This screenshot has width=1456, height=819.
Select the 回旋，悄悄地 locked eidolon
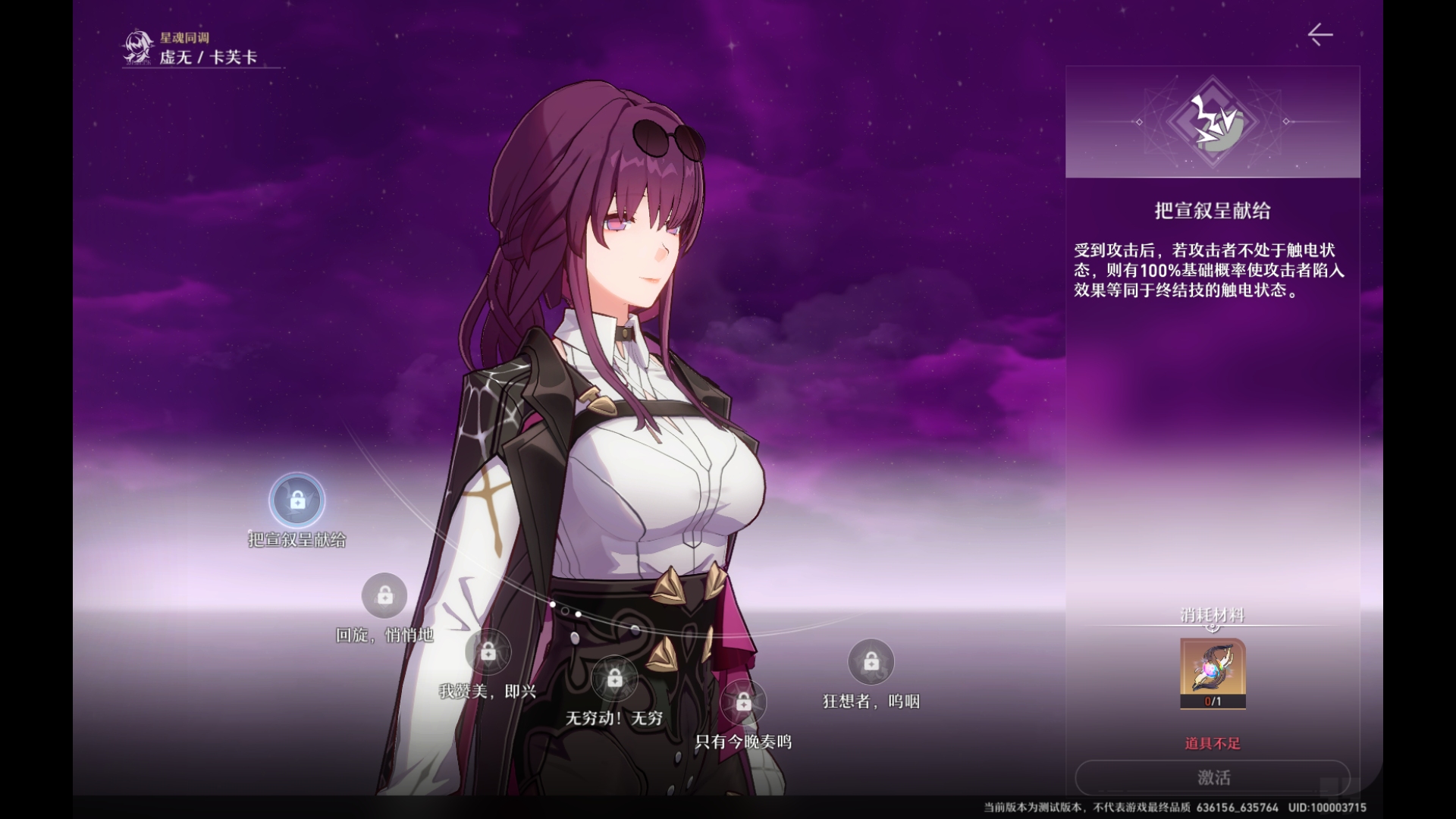click(x=384, y=596)
